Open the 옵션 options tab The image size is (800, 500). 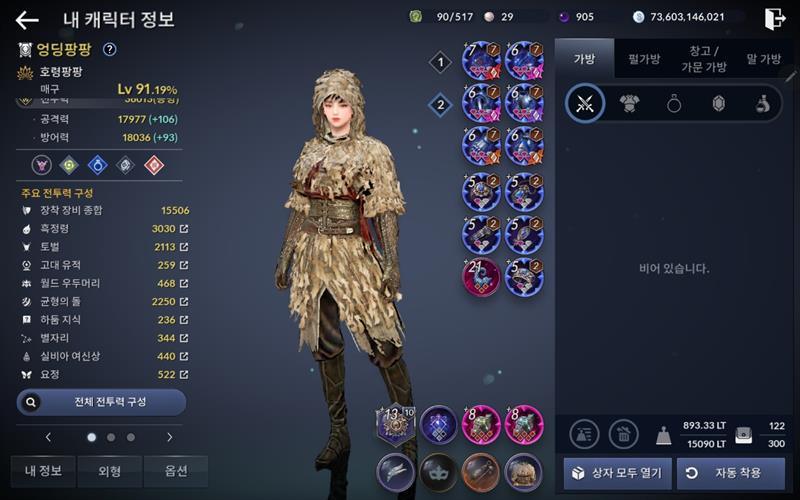pyautogui.click(x=175, y=471)
